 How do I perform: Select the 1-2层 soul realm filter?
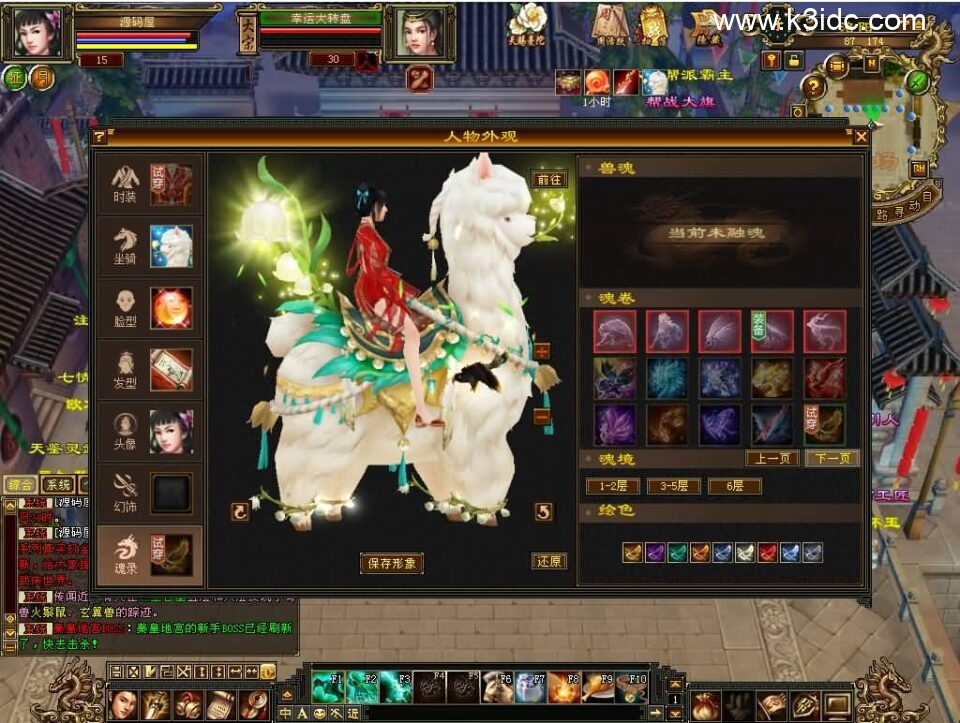pyautogui.click(x=613, y=486)
